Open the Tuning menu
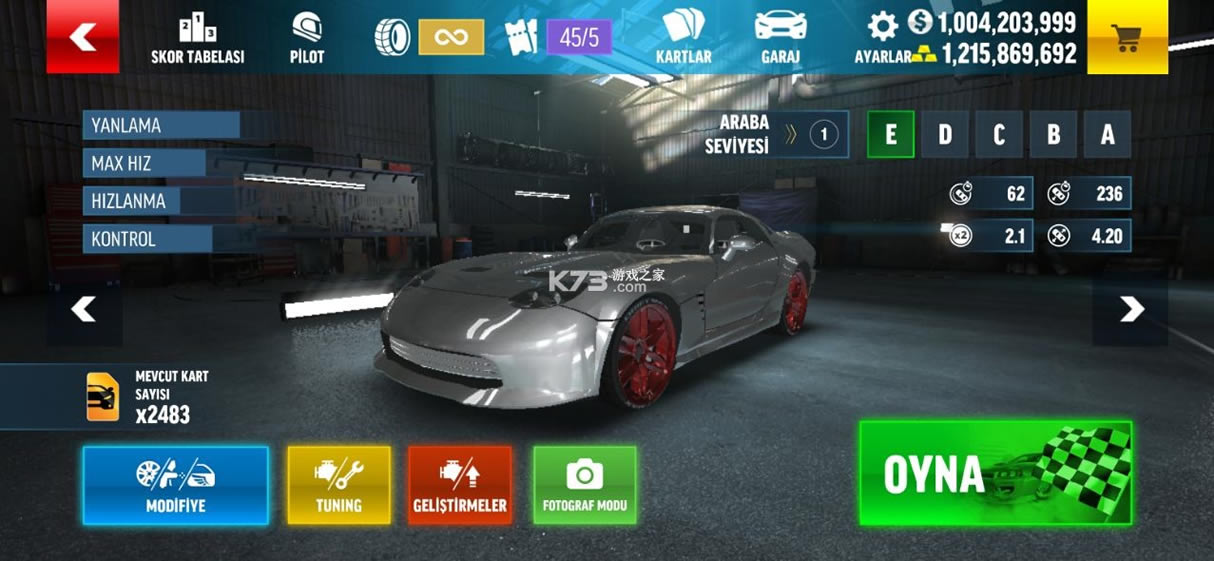 click(x=339, y=485)
